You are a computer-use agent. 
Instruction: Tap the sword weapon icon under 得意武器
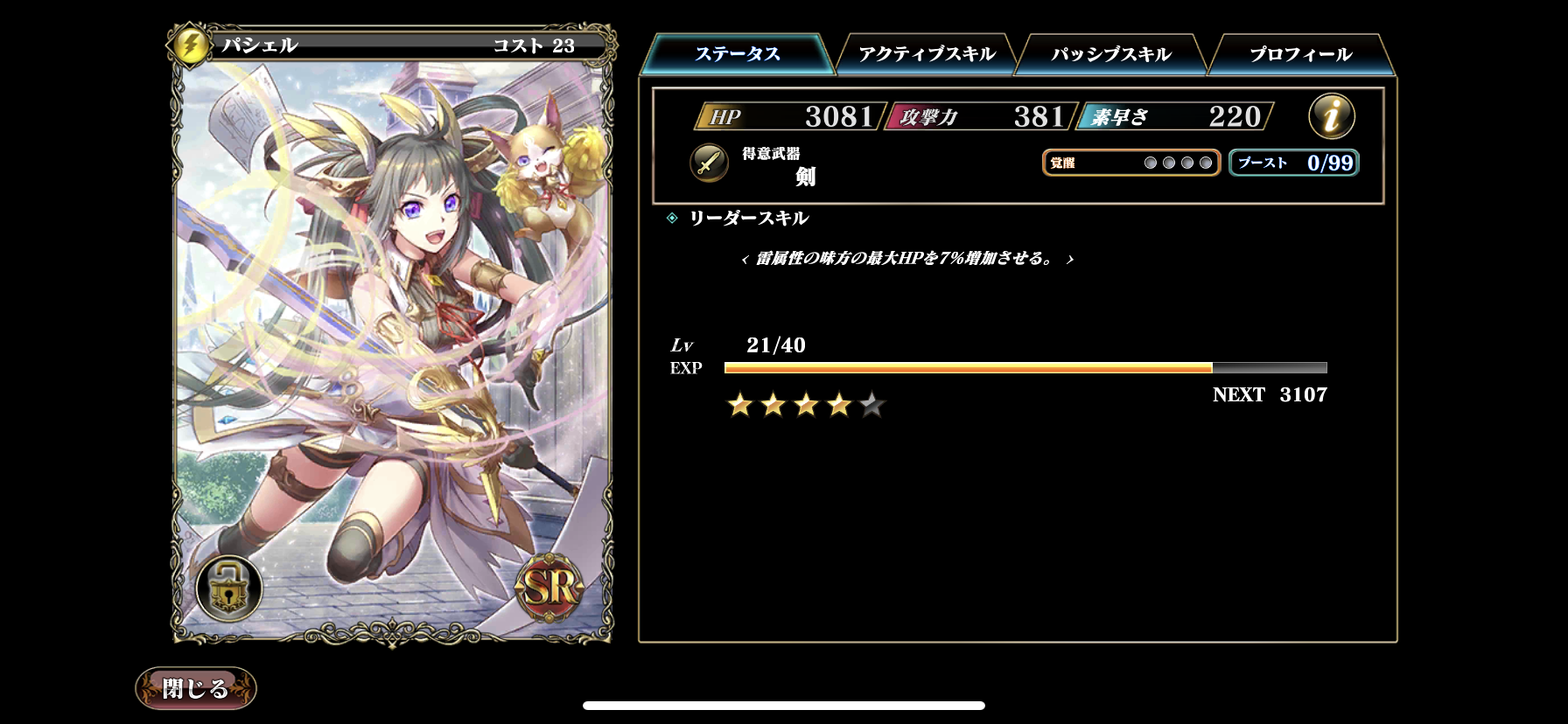click(707, 164)
